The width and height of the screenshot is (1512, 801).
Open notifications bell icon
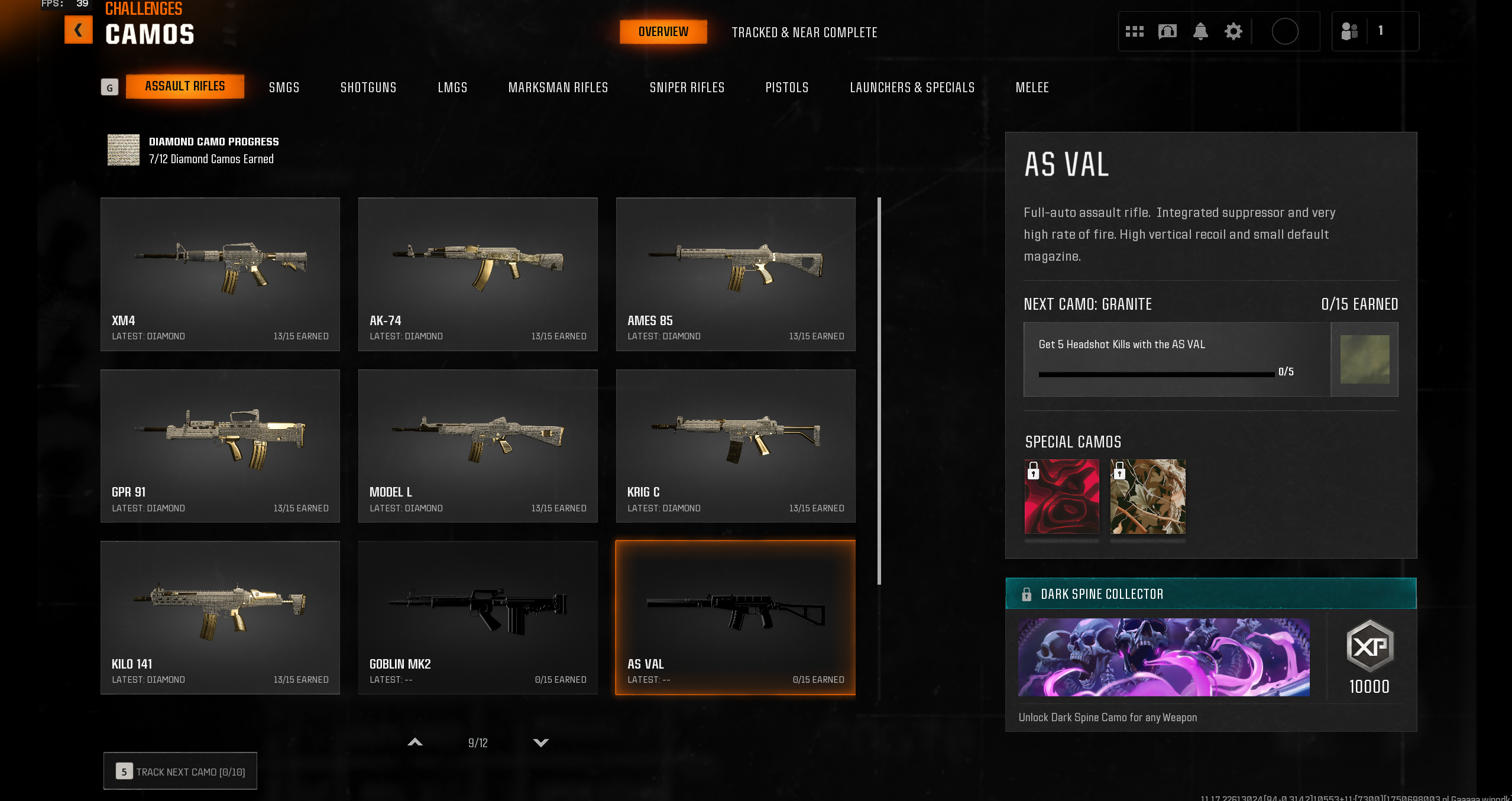[1200, 31]
